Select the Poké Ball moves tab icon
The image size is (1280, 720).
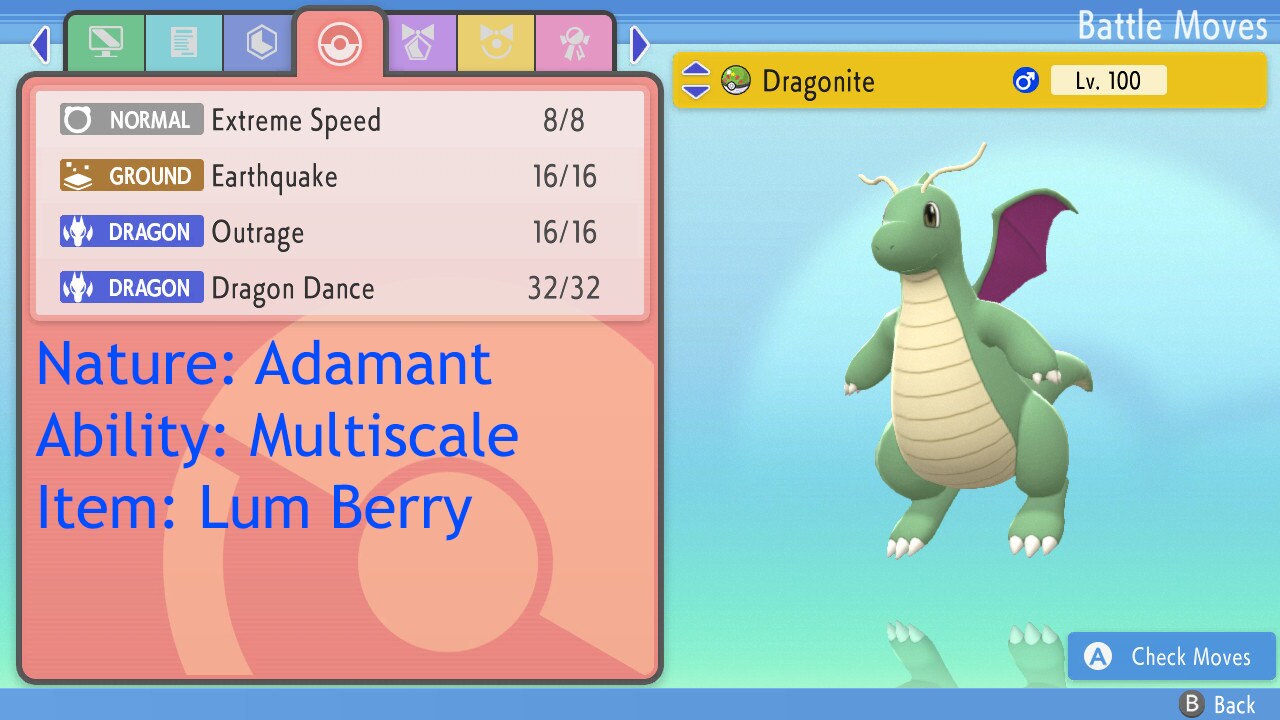click(x=339, y=42)
